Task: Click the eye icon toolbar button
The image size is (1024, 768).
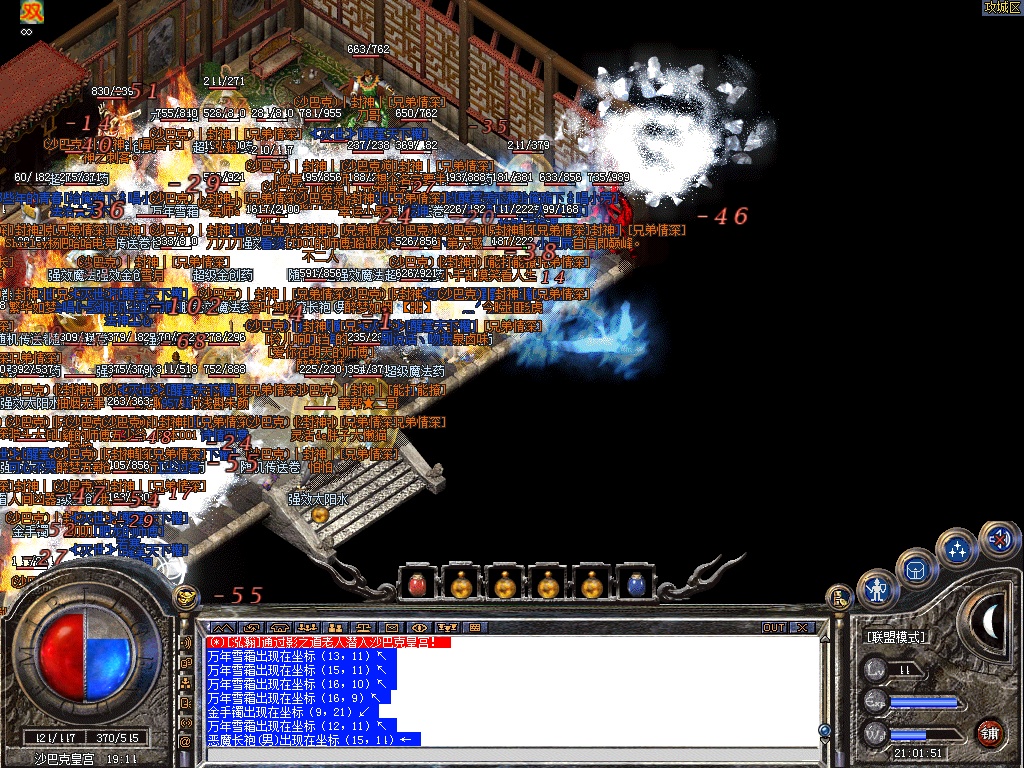Action: pos(420,628)
